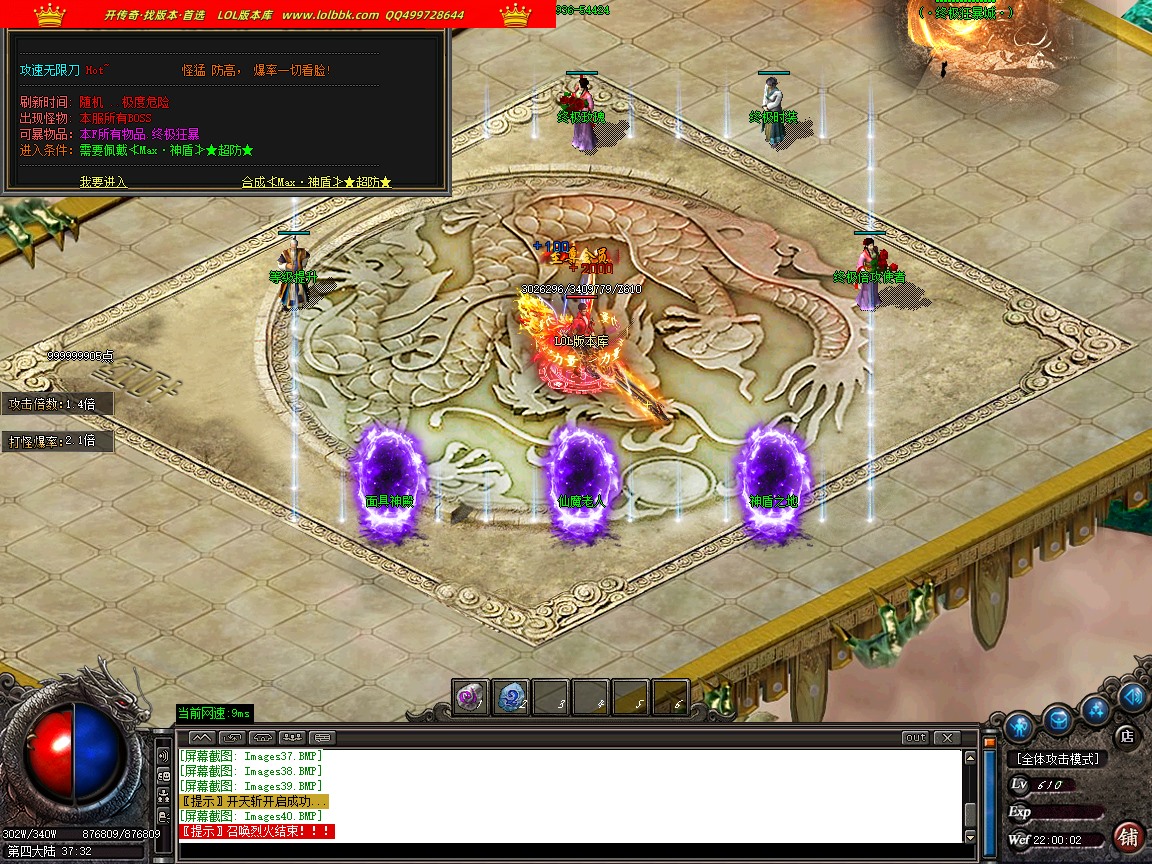Open the skills icon with three sparkles

pyautogui.click(x=1096, y=710)
